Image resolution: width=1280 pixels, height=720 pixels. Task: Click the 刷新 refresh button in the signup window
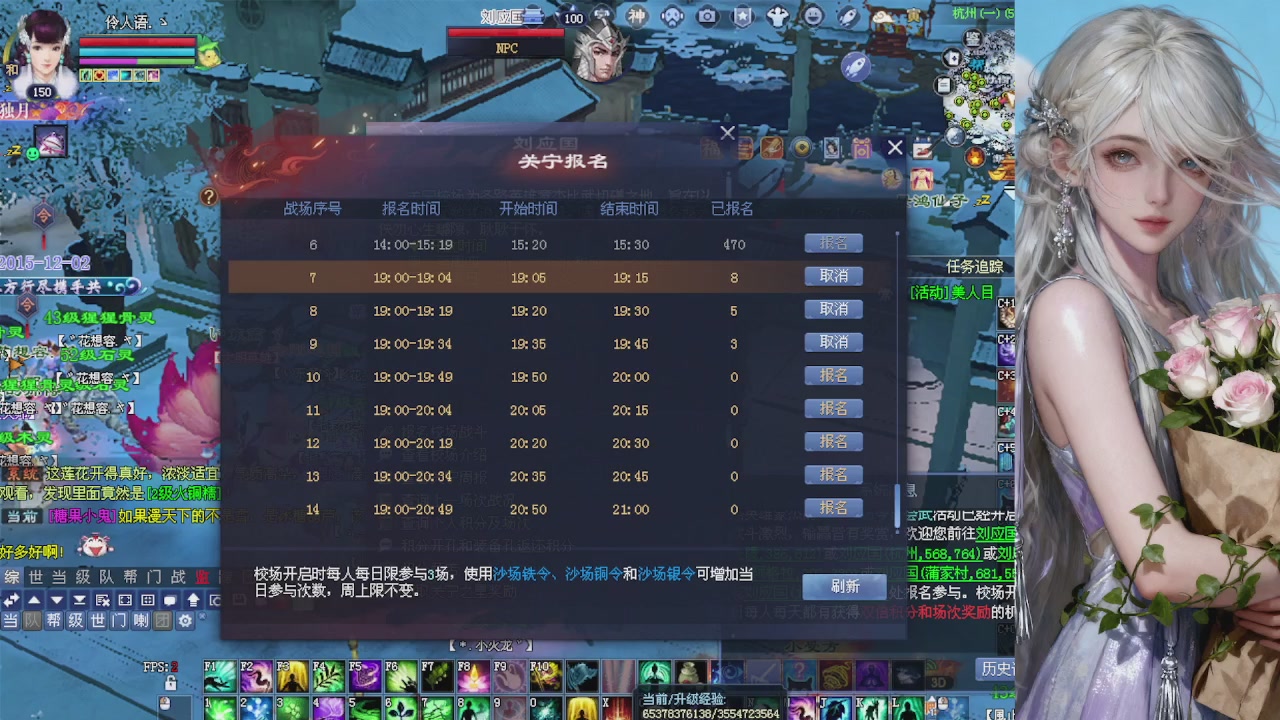coord(845,587)
